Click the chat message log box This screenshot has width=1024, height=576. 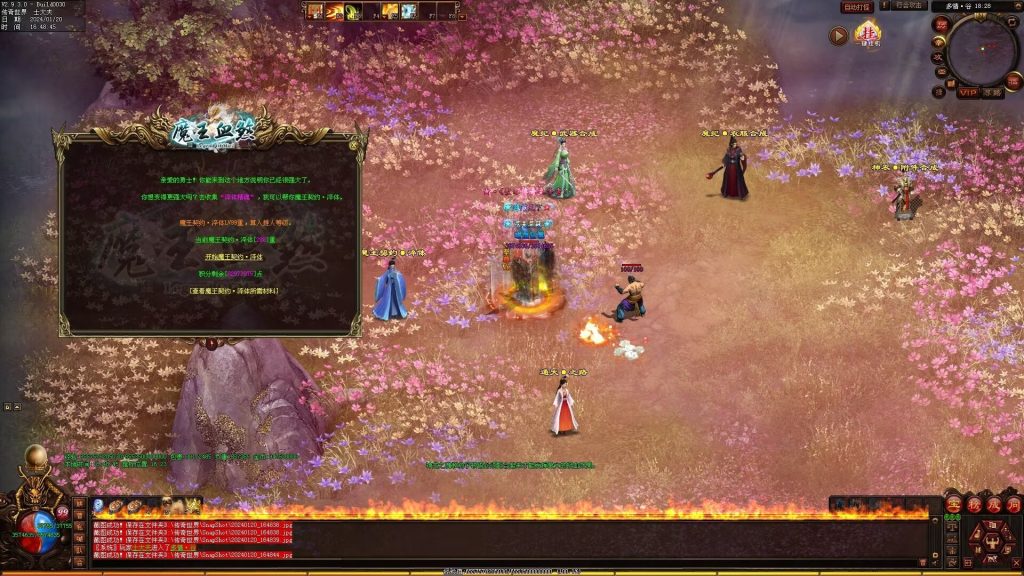(450, 540)
